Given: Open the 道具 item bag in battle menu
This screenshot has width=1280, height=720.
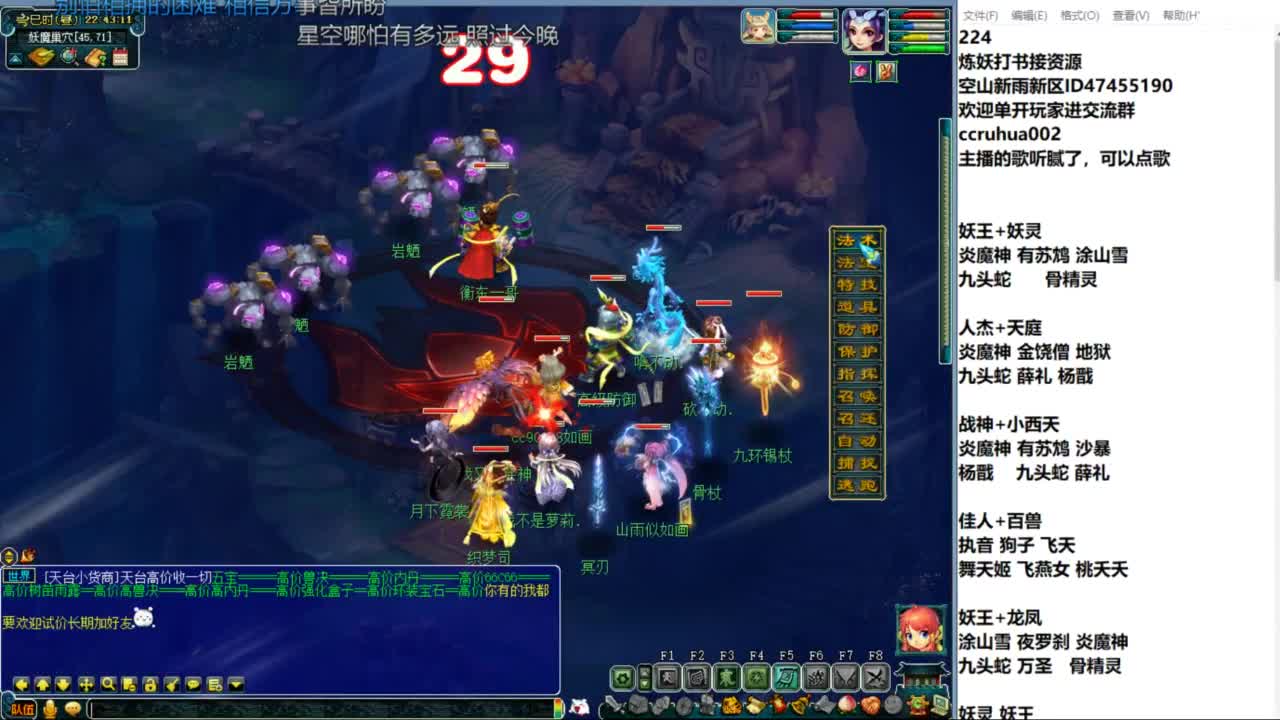Looking at the screenshot, I should pyautogui.click(x=856, y=307).
